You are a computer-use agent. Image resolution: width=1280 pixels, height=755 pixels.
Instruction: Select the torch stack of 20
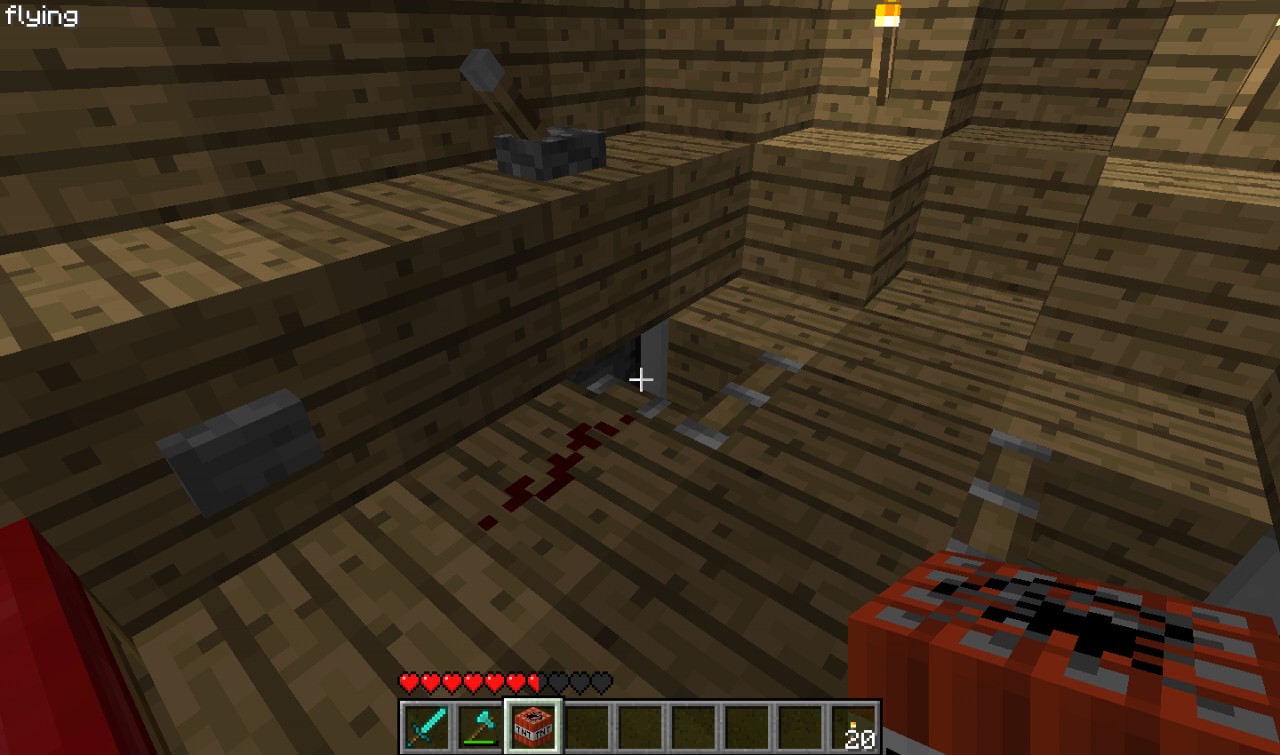(855, 726)
